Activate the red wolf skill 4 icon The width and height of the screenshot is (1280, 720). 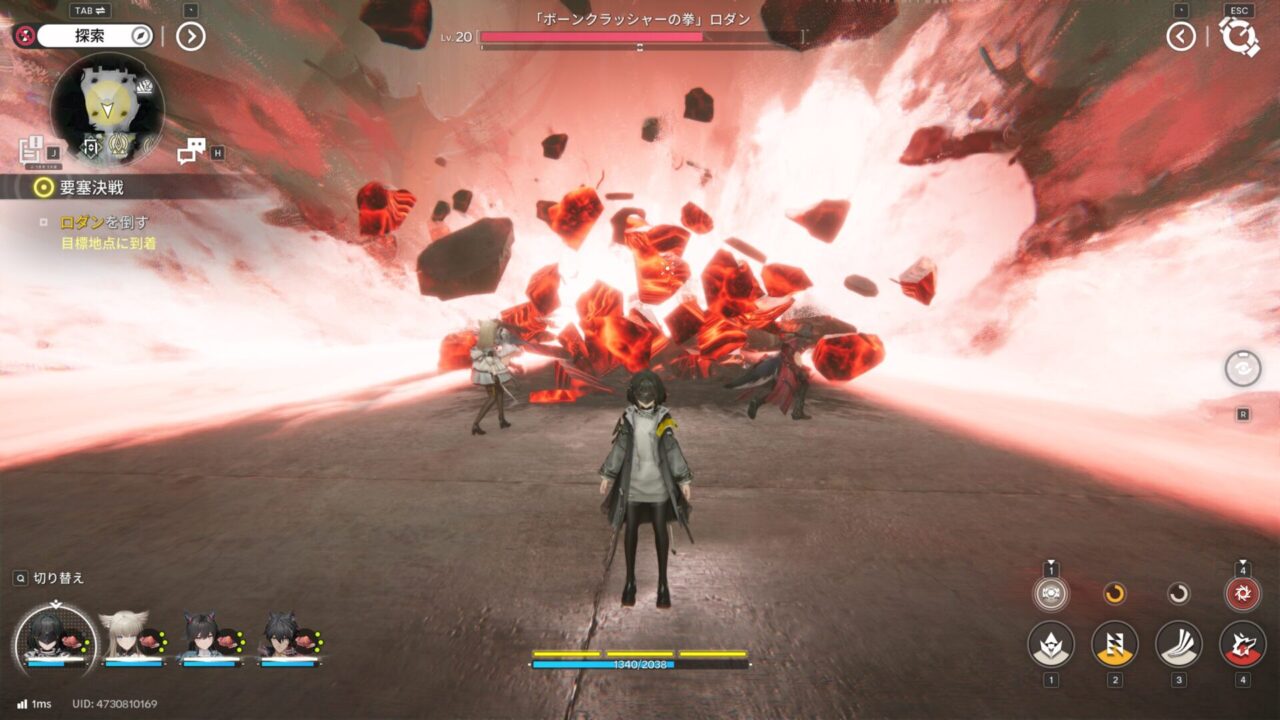pyautogui.click(x=1243, y=644)
